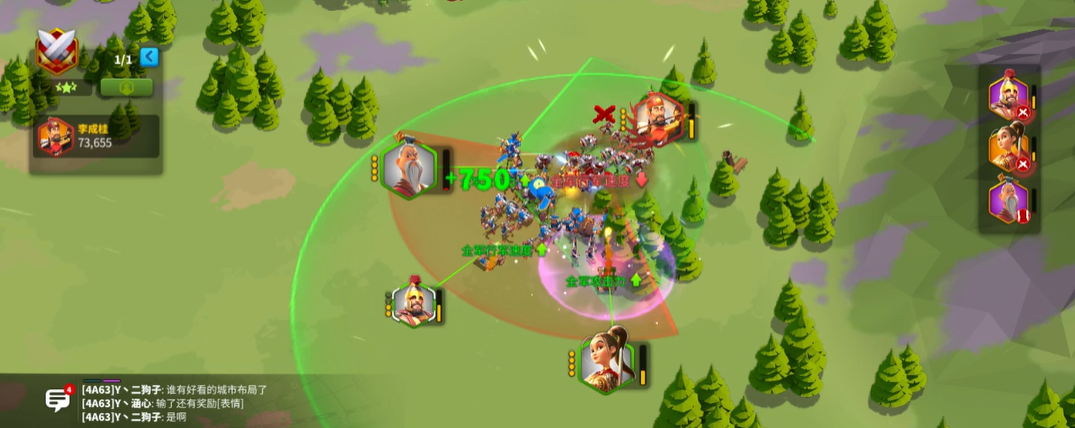Select the Spartan-helmet commander portrait in the side panel
Viewport: 1075px width, 428px height.
(x=1009, y=97)
